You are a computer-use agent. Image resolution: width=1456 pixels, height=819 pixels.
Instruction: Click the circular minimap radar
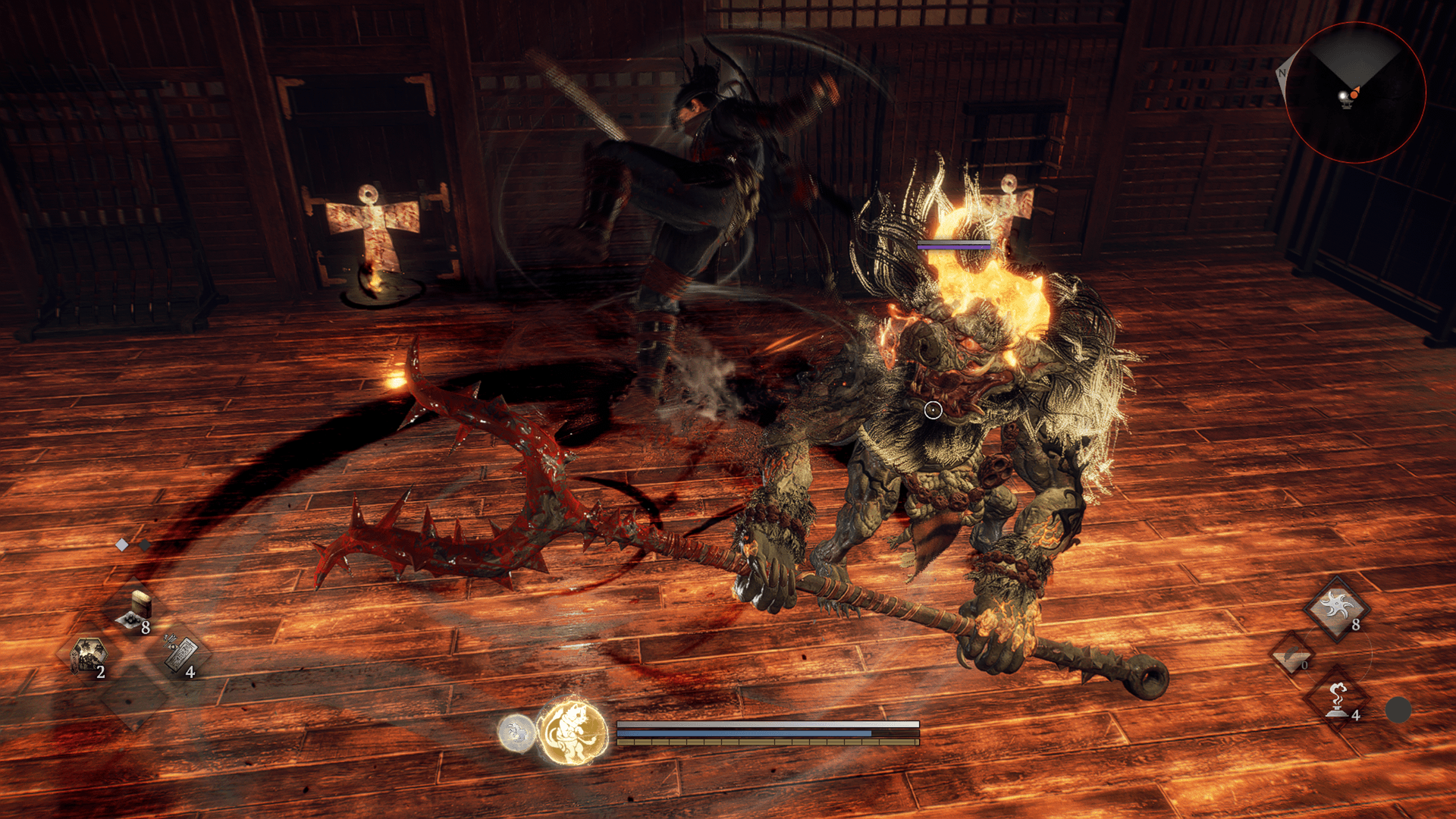1354,92
